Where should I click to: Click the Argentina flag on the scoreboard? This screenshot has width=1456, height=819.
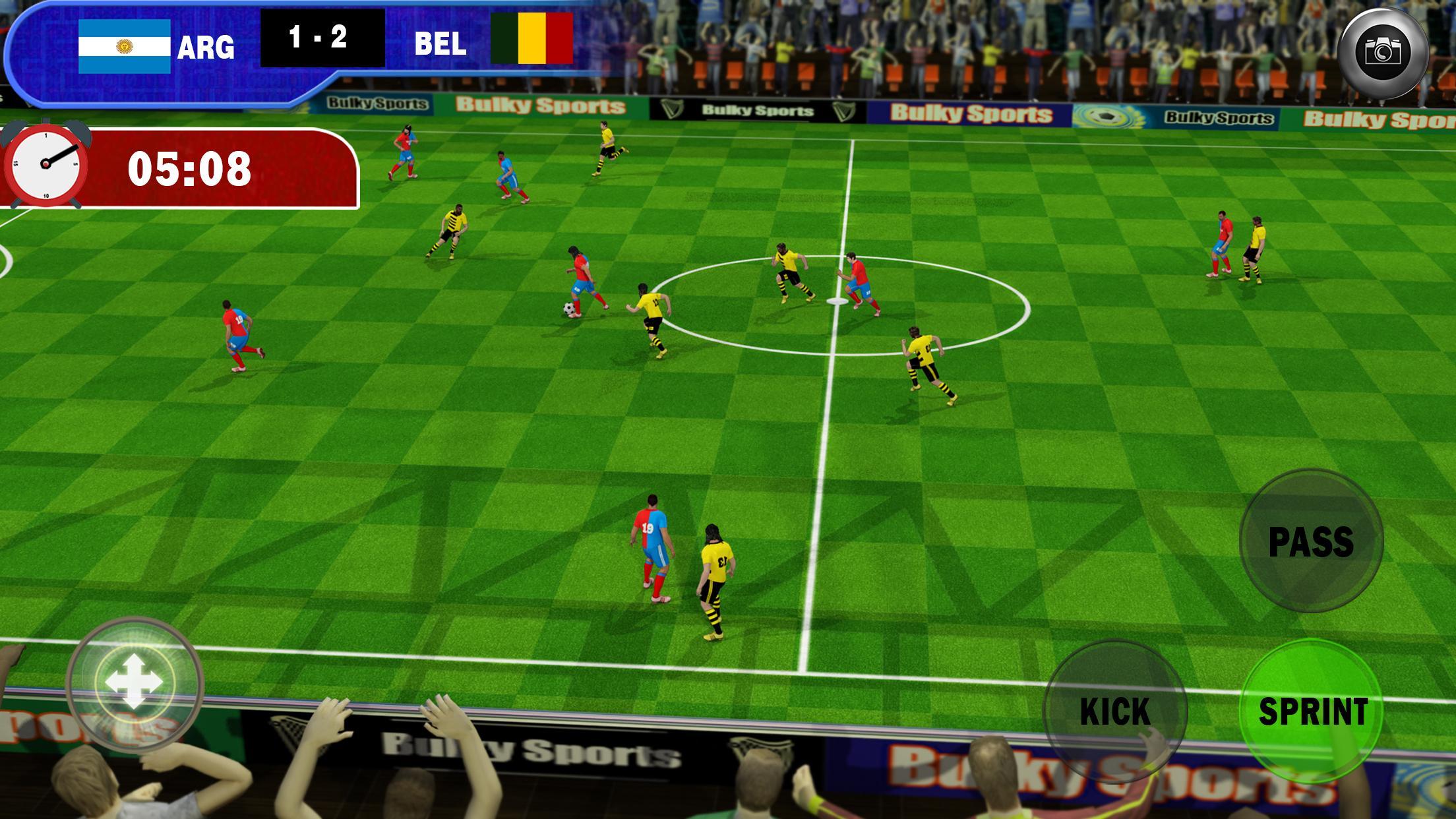(125, 45)
